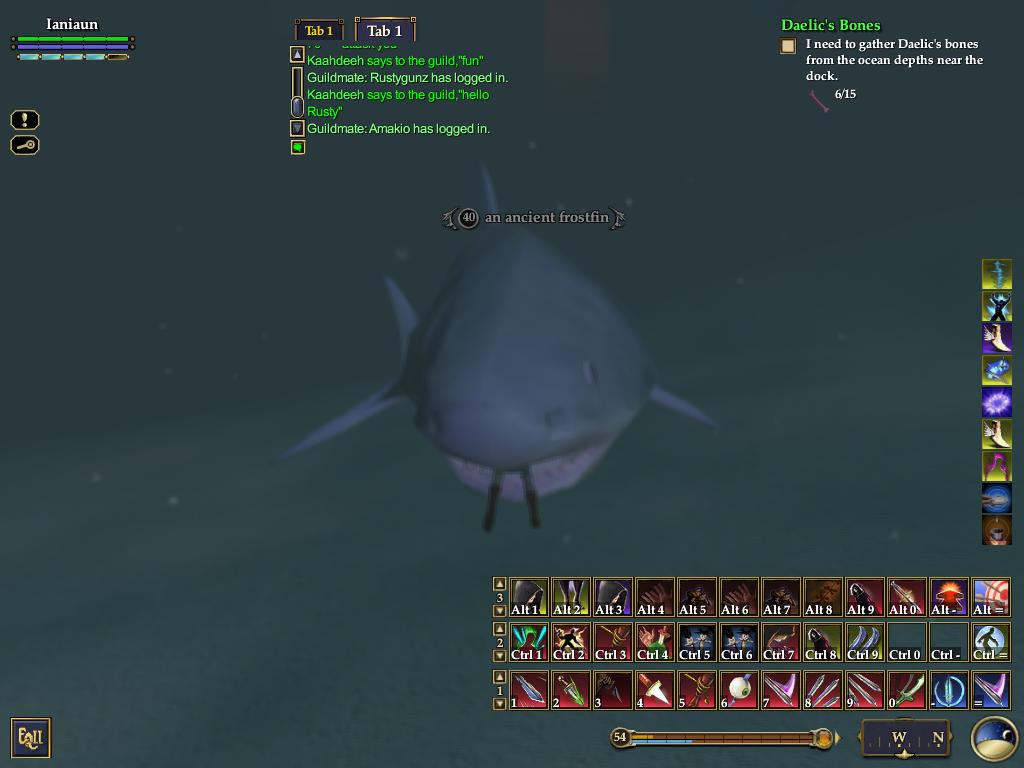This screenshot has height=768, width=1024.
Task: Activate the Ctrl 2 running figure ability
Action: click(x=570, y=642)
